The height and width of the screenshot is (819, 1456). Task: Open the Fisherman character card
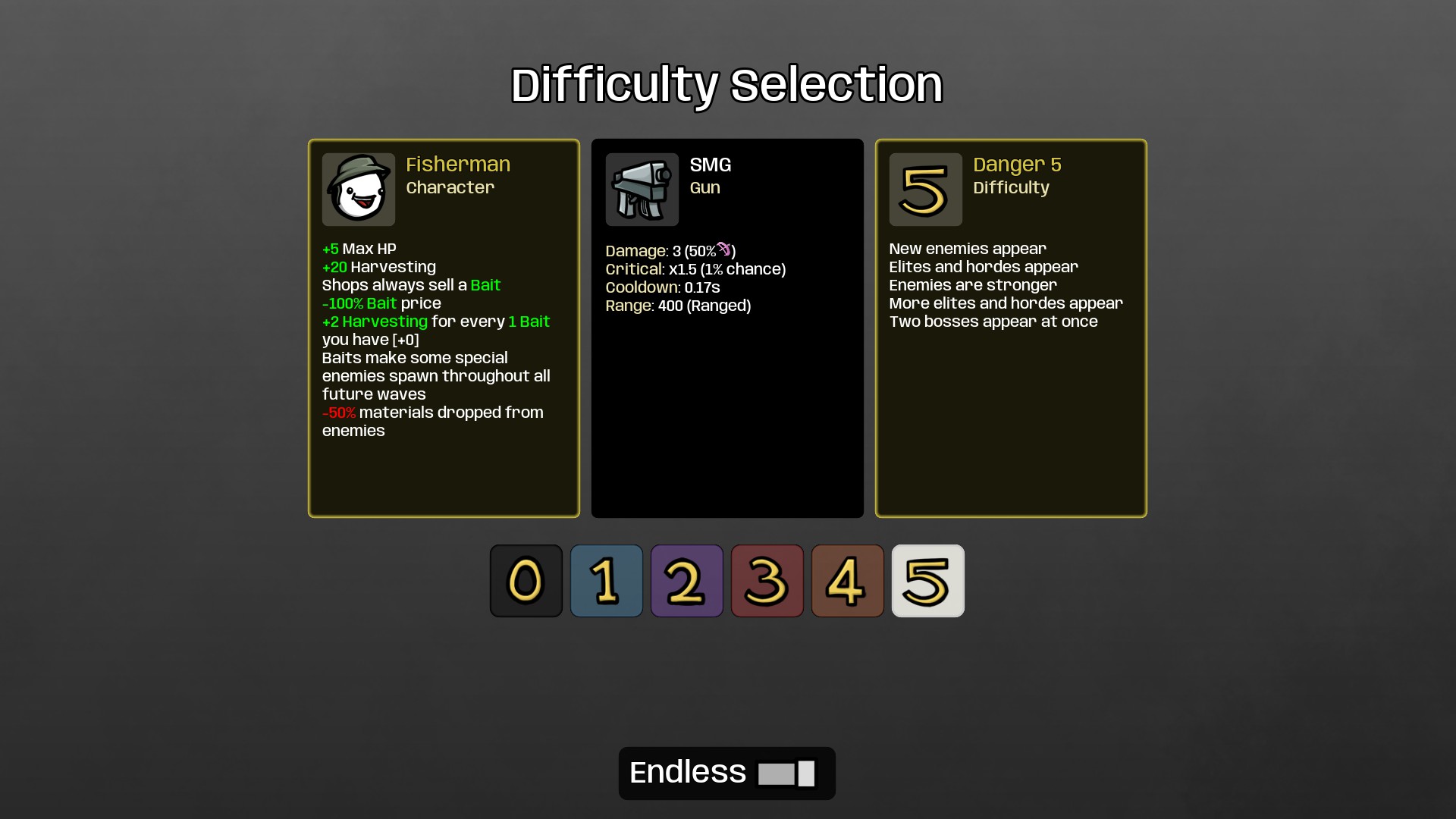coord(444,328)
